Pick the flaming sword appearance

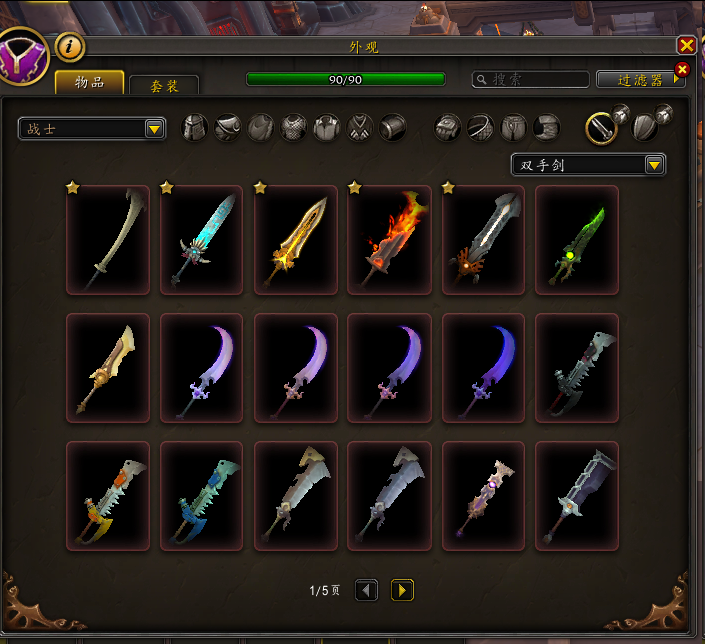(x=389, y=240)
